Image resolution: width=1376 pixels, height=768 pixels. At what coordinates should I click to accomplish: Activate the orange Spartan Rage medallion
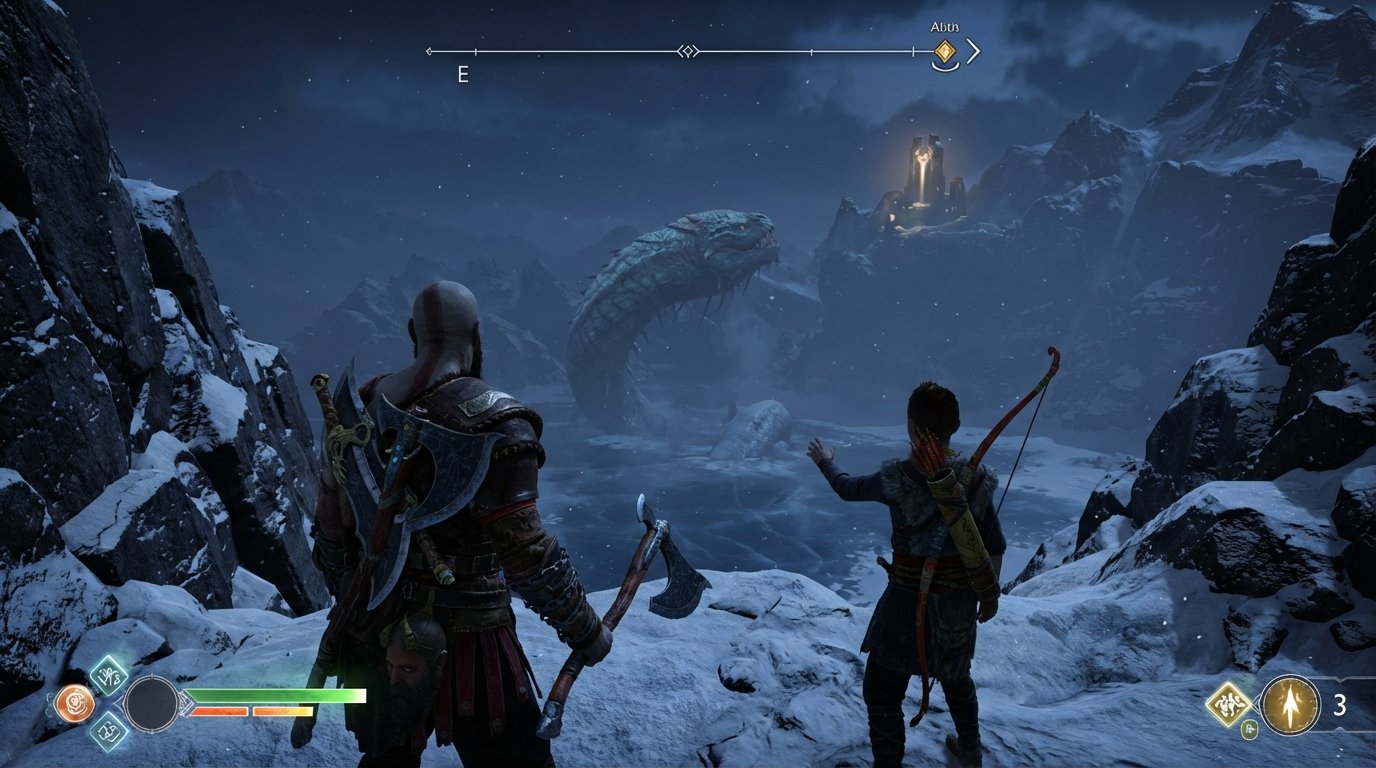click(x=75, y=702)
